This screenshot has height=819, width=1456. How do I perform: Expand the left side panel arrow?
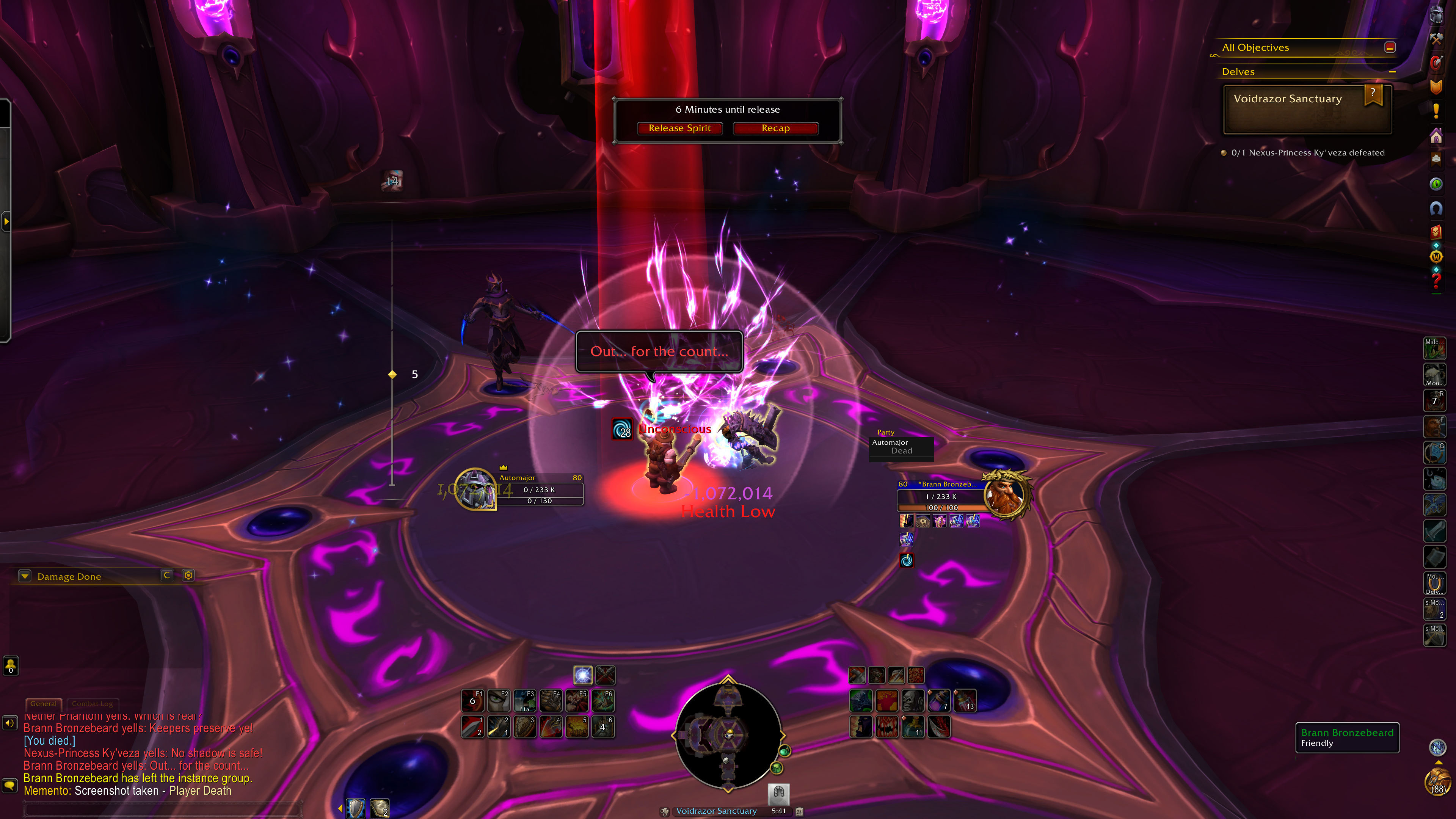tap(6, 221)
